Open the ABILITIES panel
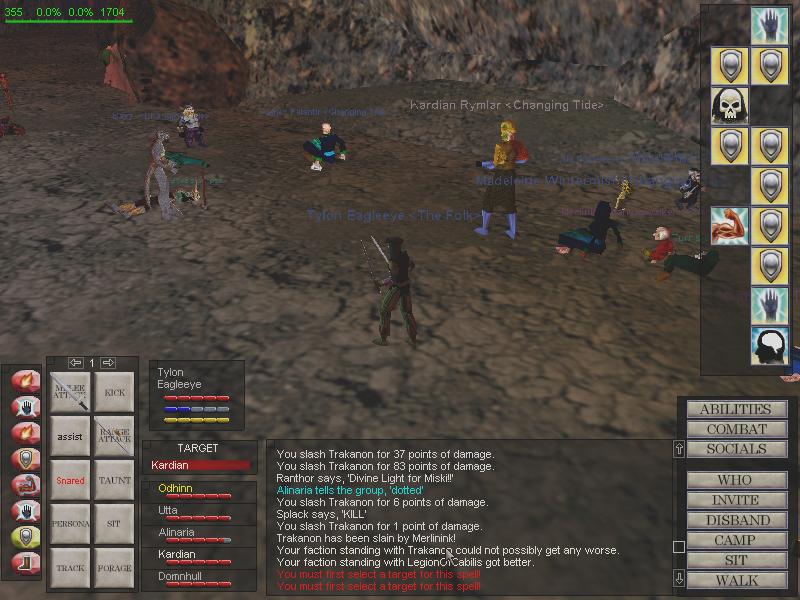The height and width of the screenshot is (600, 800). (735, 409)
